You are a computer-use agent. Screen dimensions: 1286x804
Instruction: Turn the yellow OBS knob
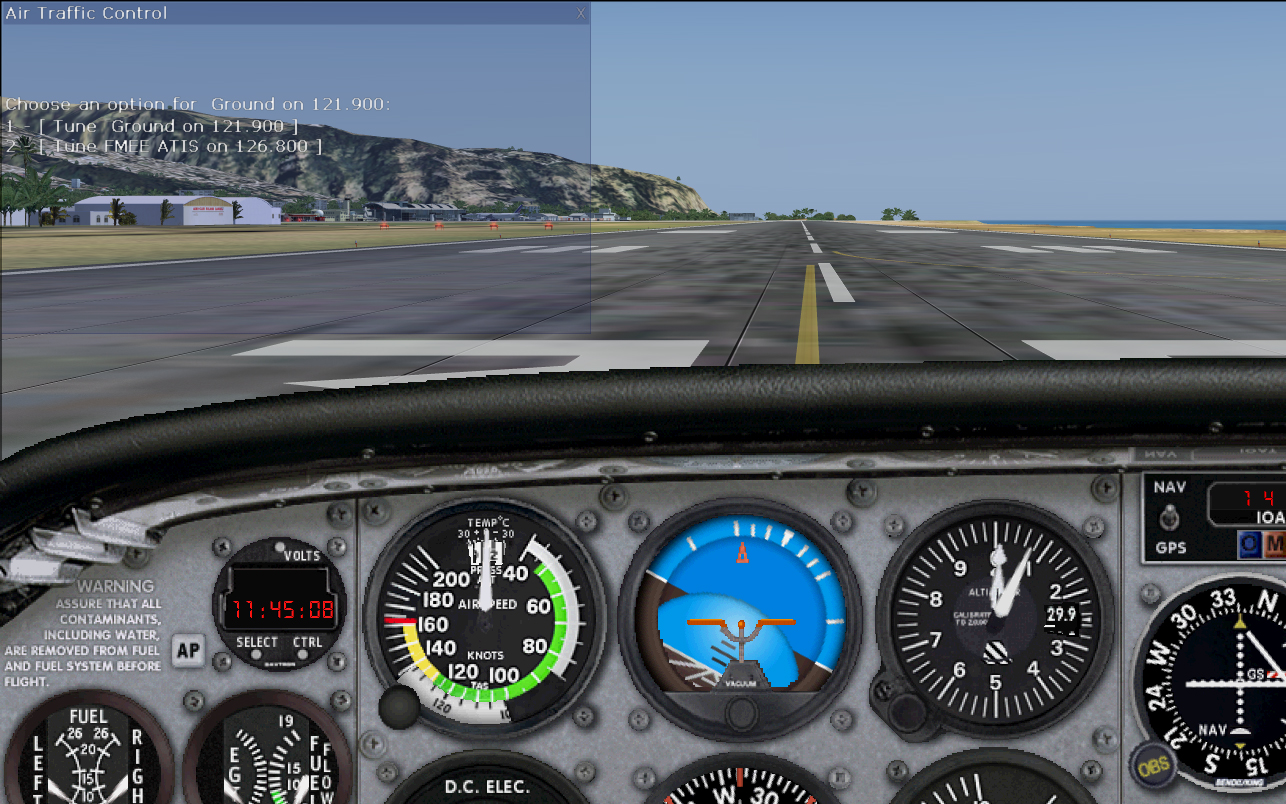pyautogui.click(x=1153, y=766)
